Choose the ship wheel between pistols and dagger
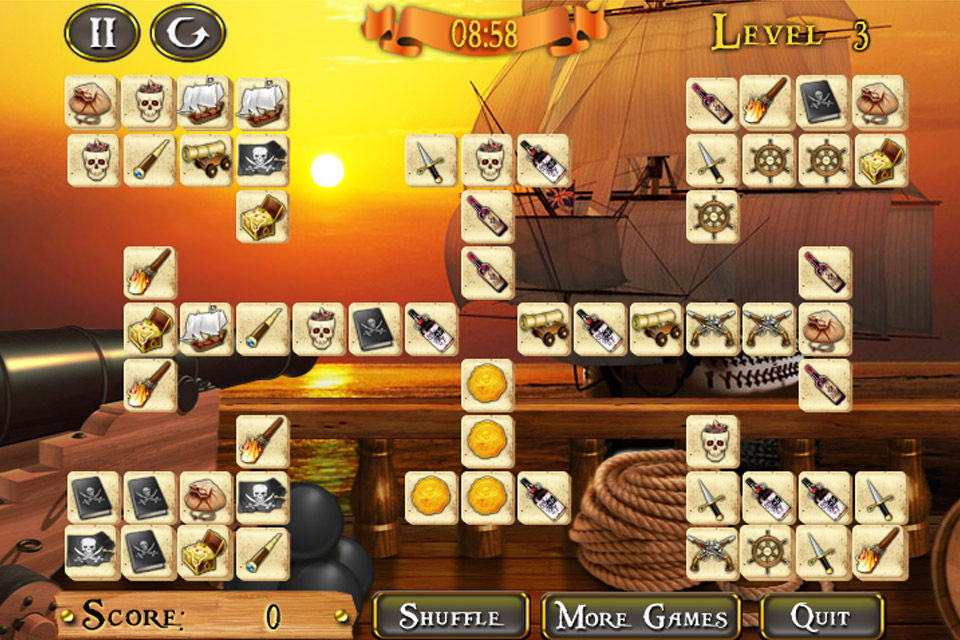The height and width of the screenshot is (640, 960). point(768,552)
